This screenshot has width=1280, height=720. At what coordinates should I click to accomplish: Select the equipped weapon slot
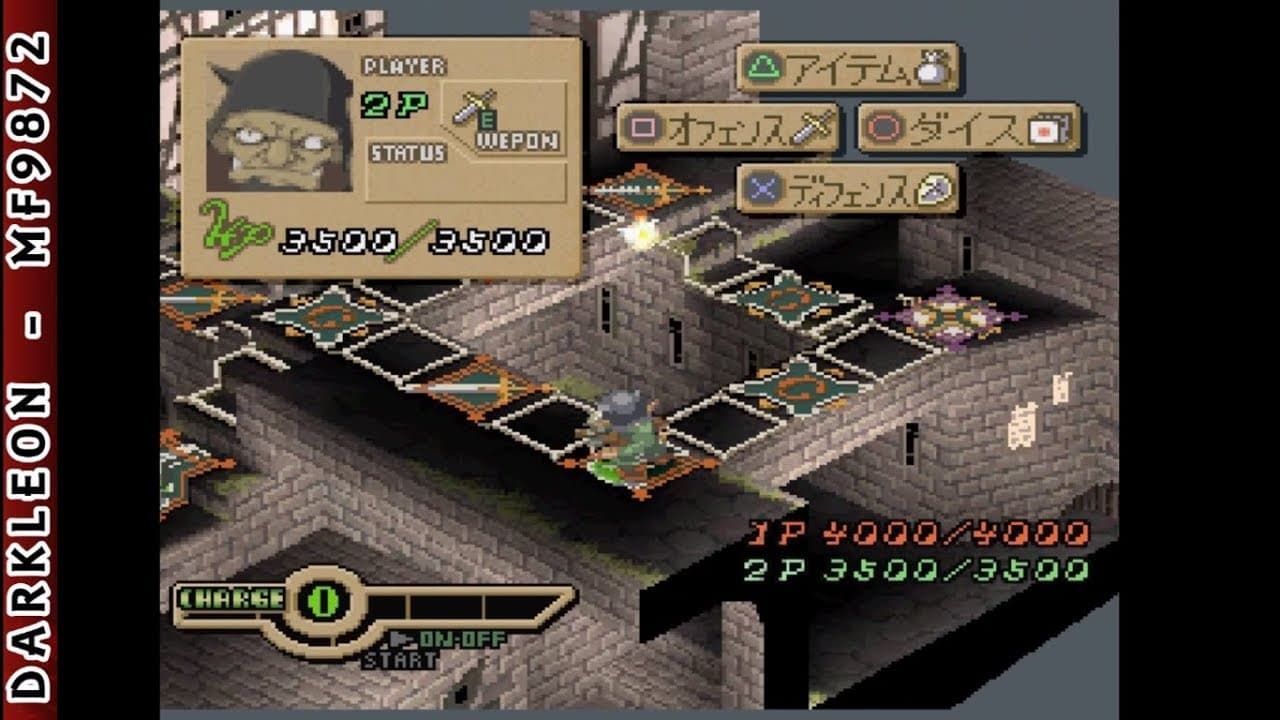click(x=509, y=118)
